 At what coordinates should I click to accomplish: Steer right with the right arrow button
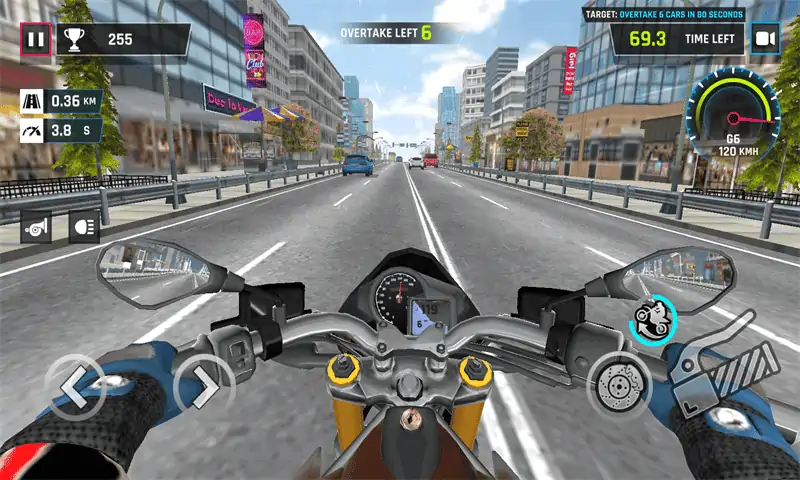pyautogui.click(x=203, y=385)
